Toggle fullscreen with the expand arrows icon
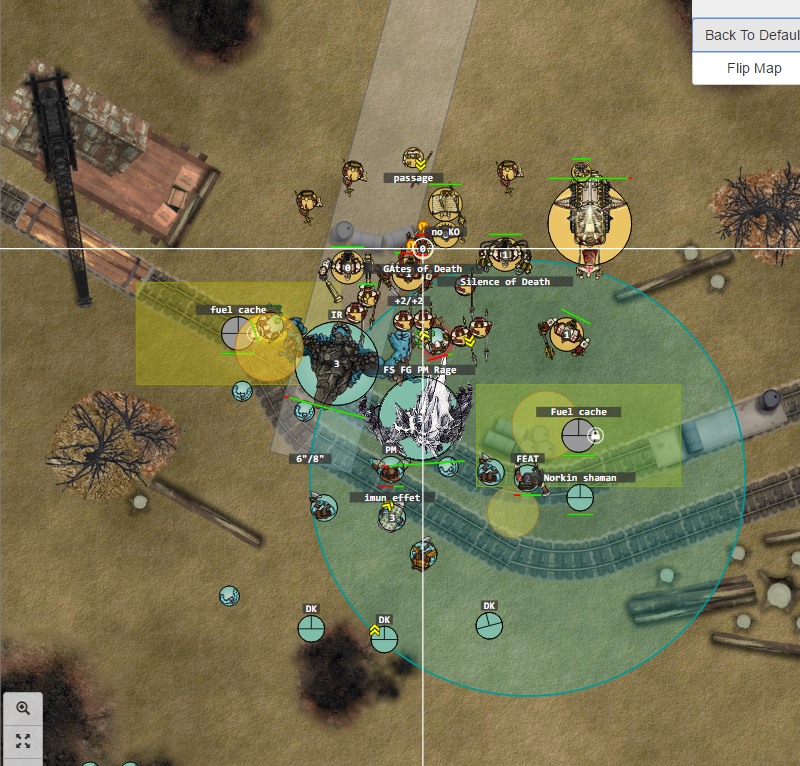Image resolution: width=800 pixels, height=766 pixels. pyautogui.click(x=23, y=741)
